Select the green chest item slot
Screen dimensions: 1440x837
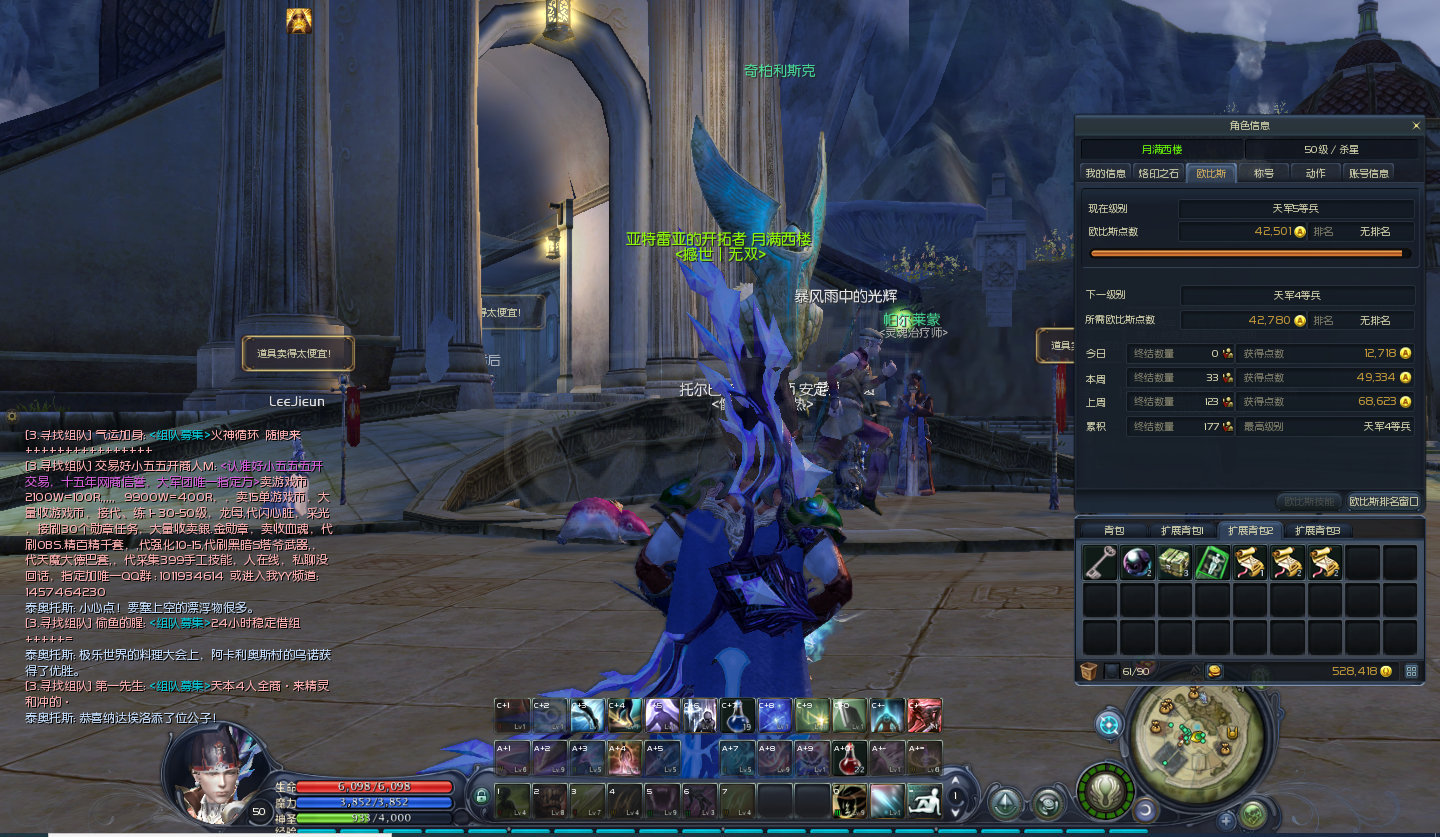tap(1174, 563)
